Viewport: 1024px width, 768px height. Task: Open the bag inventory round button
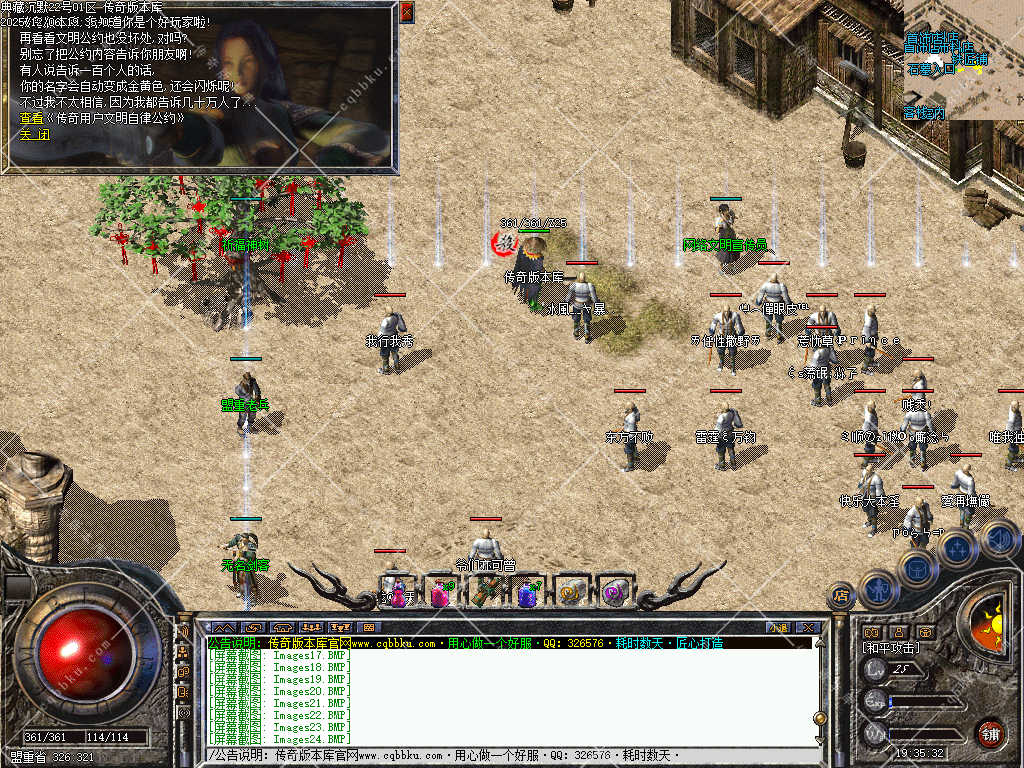point(917,570)
